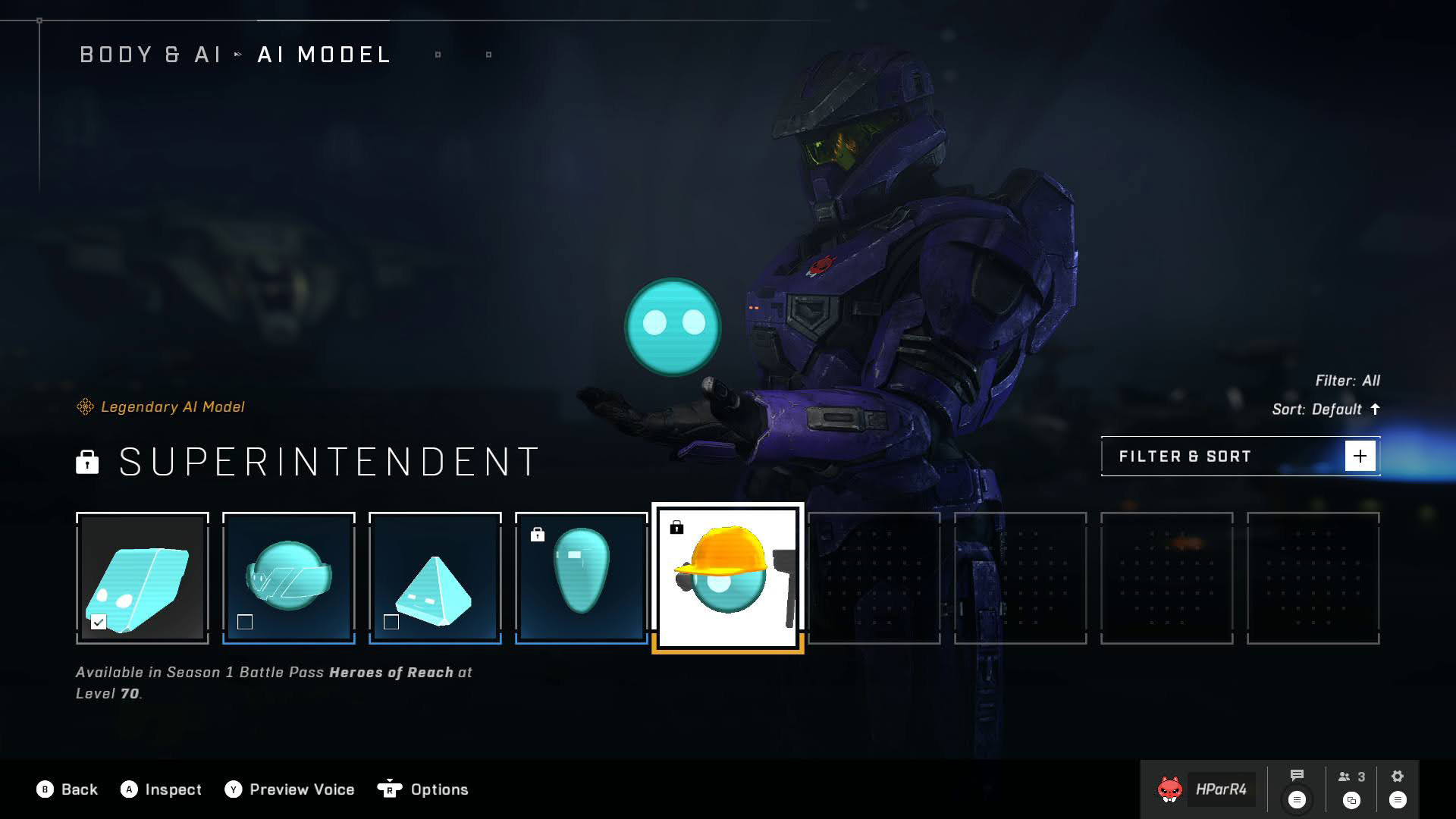Open the Filter & Sort panel

[x=1240, y=457]
